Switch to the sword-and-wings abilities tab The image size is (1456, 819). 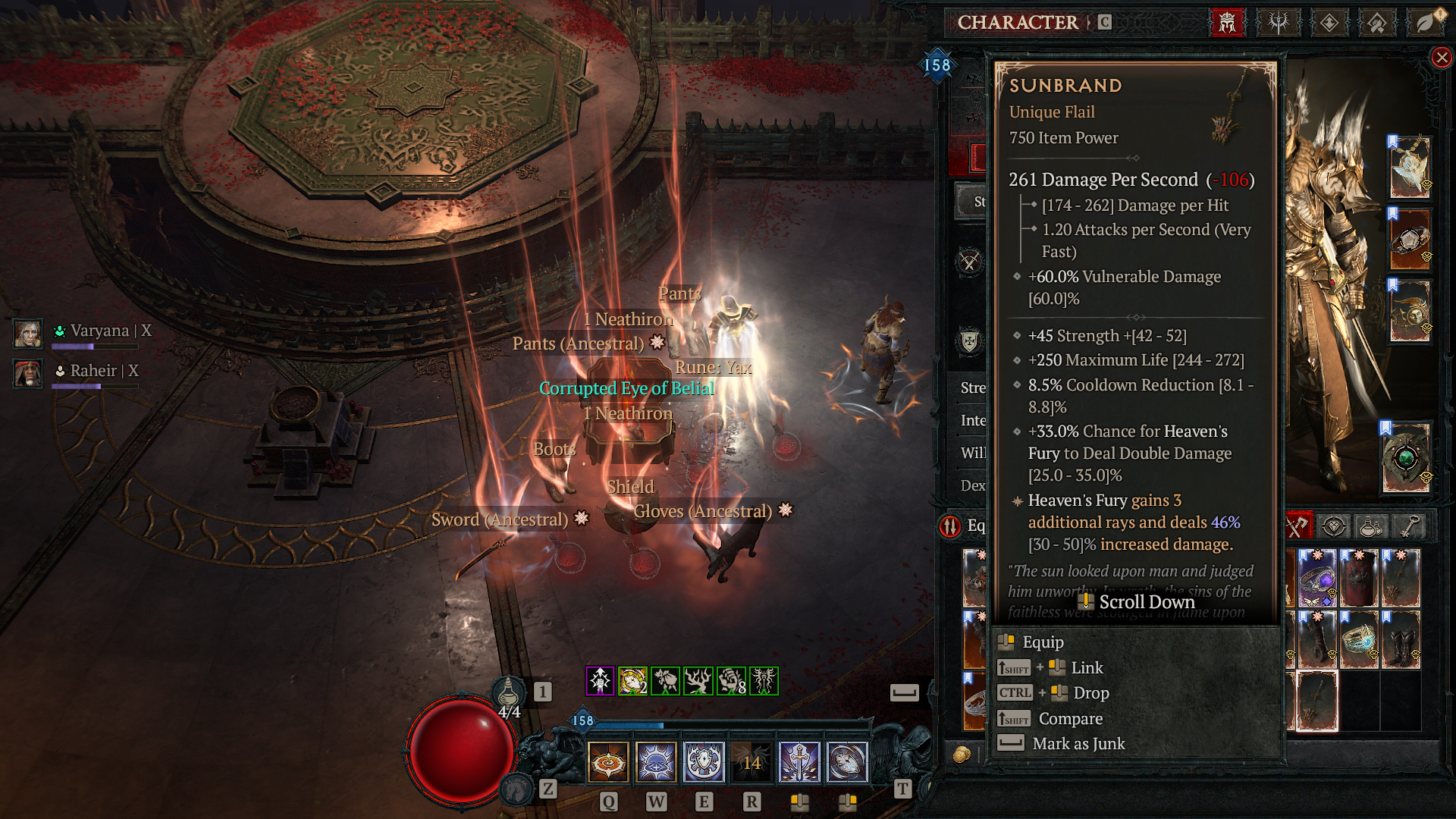1279,23
